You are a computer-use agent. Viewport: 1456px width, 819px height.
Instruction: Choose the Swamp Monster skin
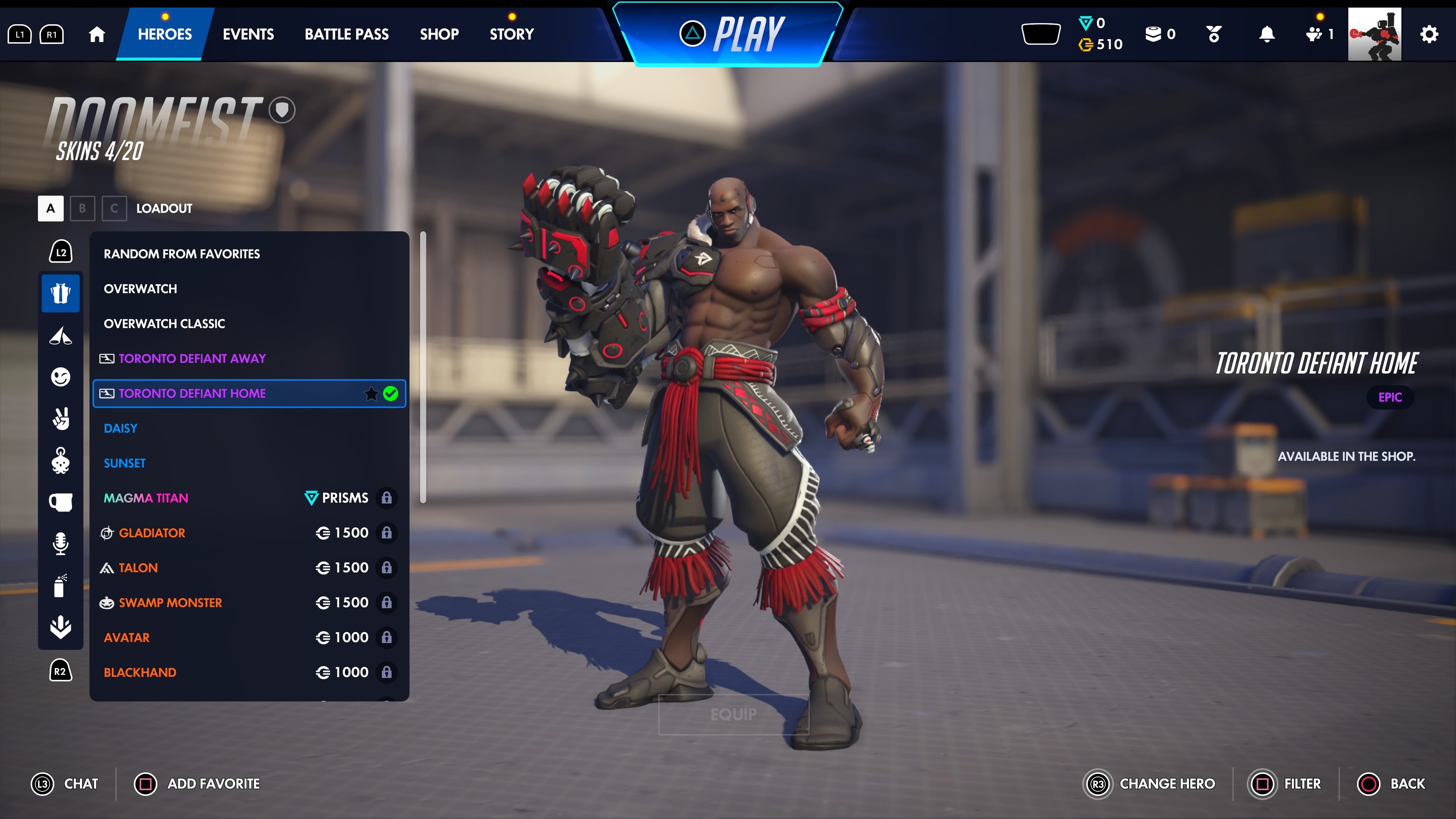pos(170,602)
